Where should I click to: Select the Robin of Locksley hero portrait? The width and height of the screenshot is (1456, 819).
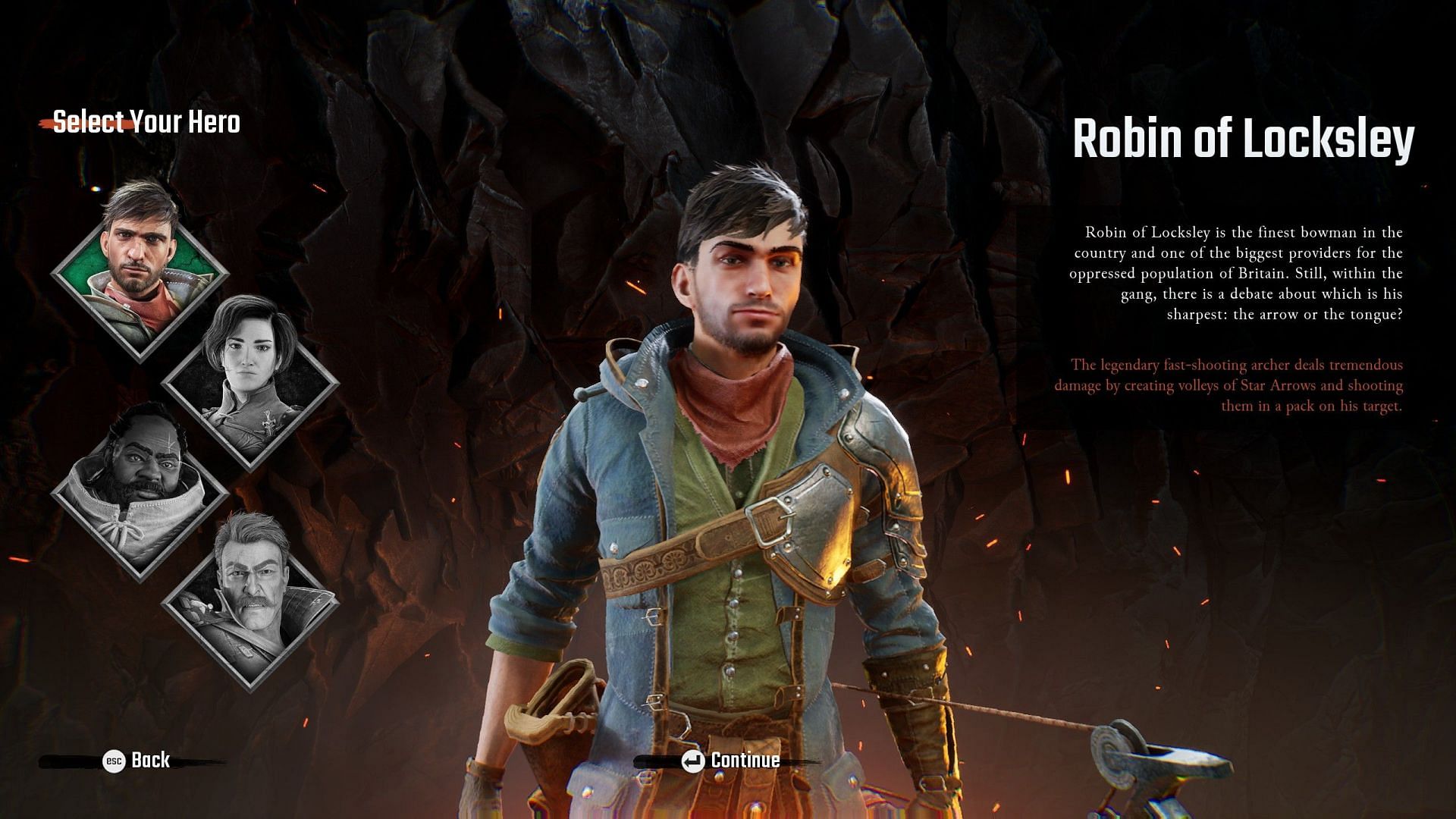pos(140,269)
